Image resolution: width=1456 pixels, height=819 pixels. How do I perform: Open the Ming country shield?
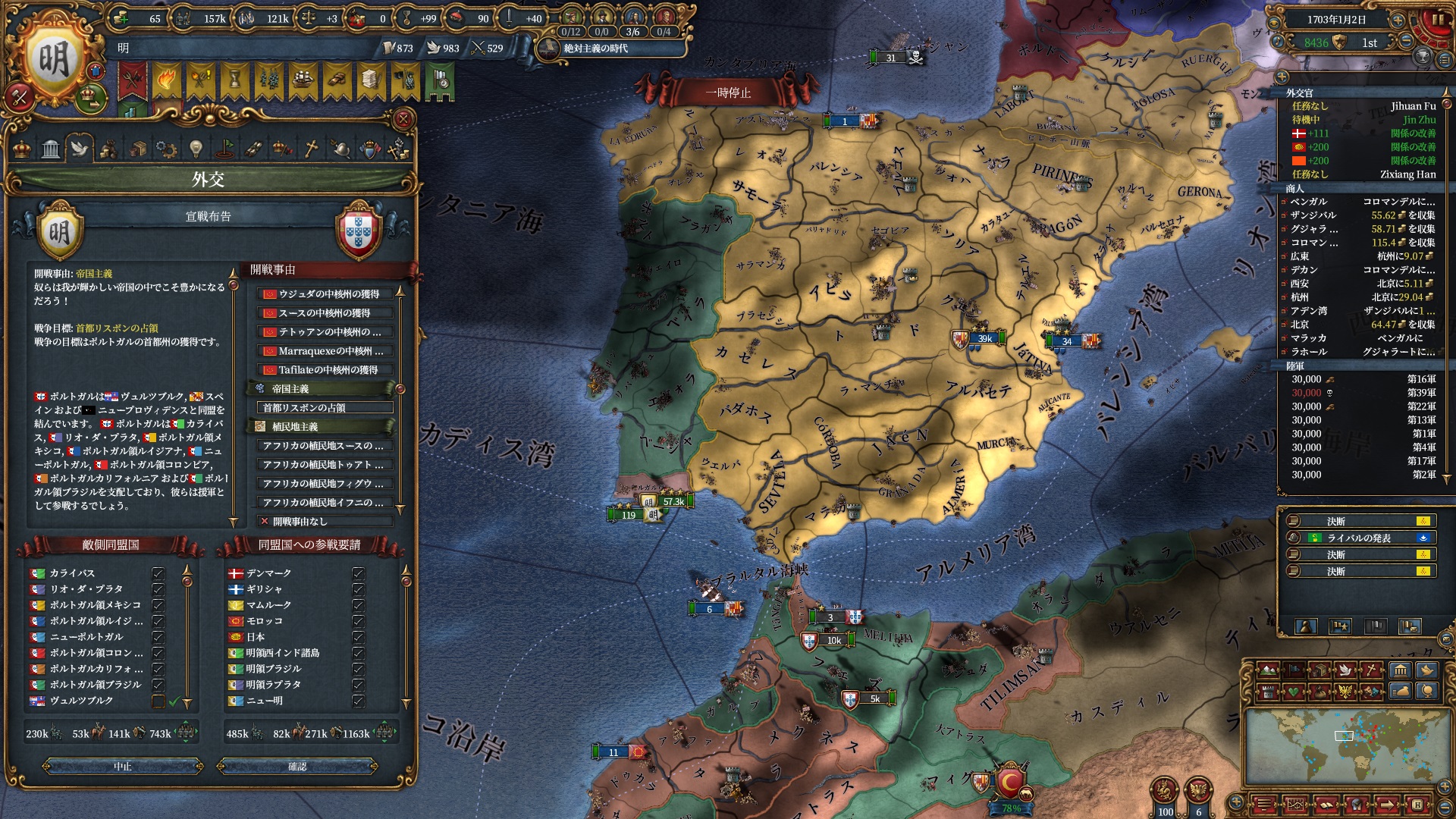53,59
